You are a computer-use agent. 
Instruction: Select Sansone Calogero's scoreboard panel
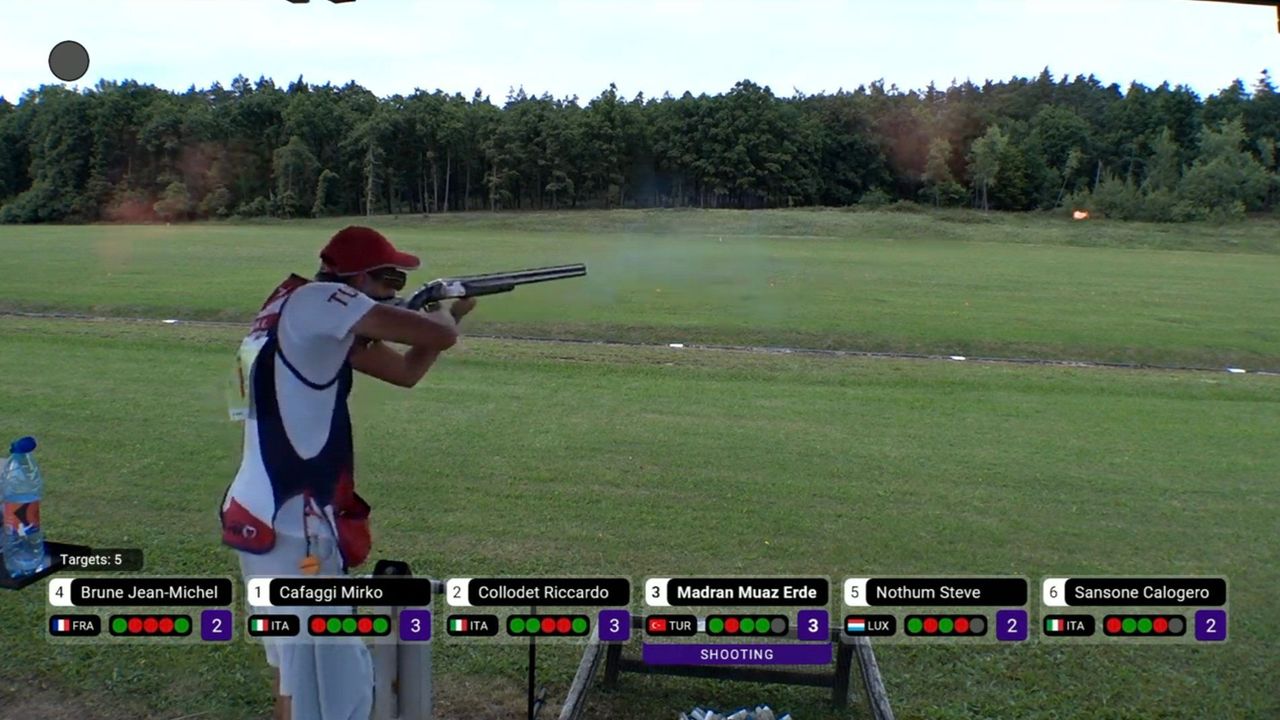pos(1134,608)
